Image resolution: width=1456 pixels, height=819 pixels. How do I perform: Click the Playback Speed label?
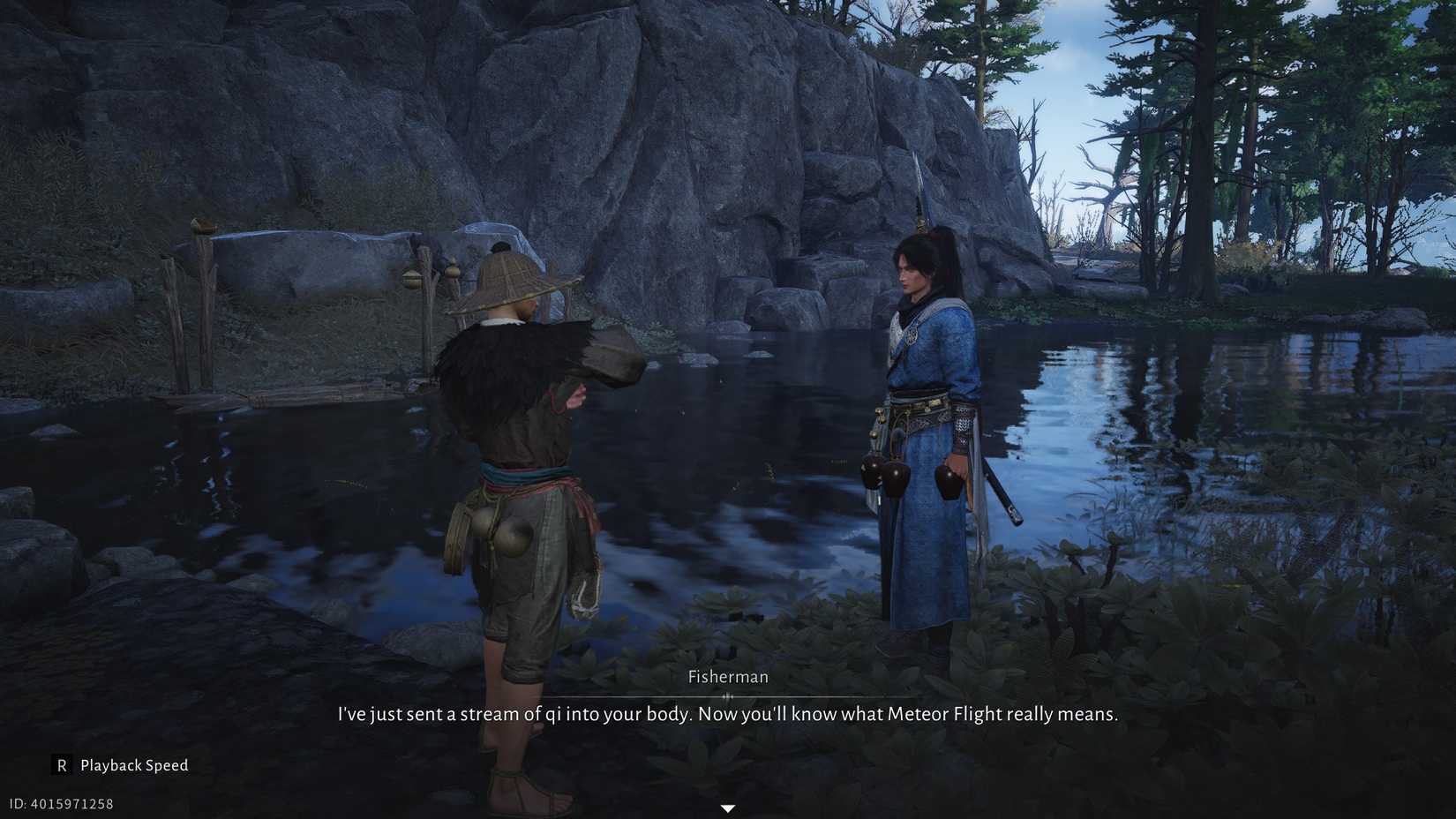[x=133, y=765]
